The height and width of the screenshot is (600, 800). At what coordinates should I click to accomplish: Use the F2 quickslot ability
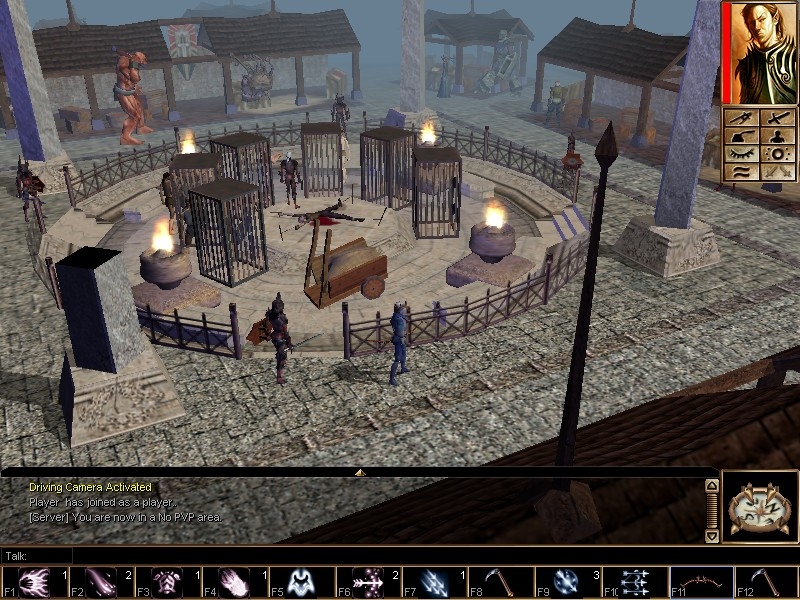click(x=100, y=582)
